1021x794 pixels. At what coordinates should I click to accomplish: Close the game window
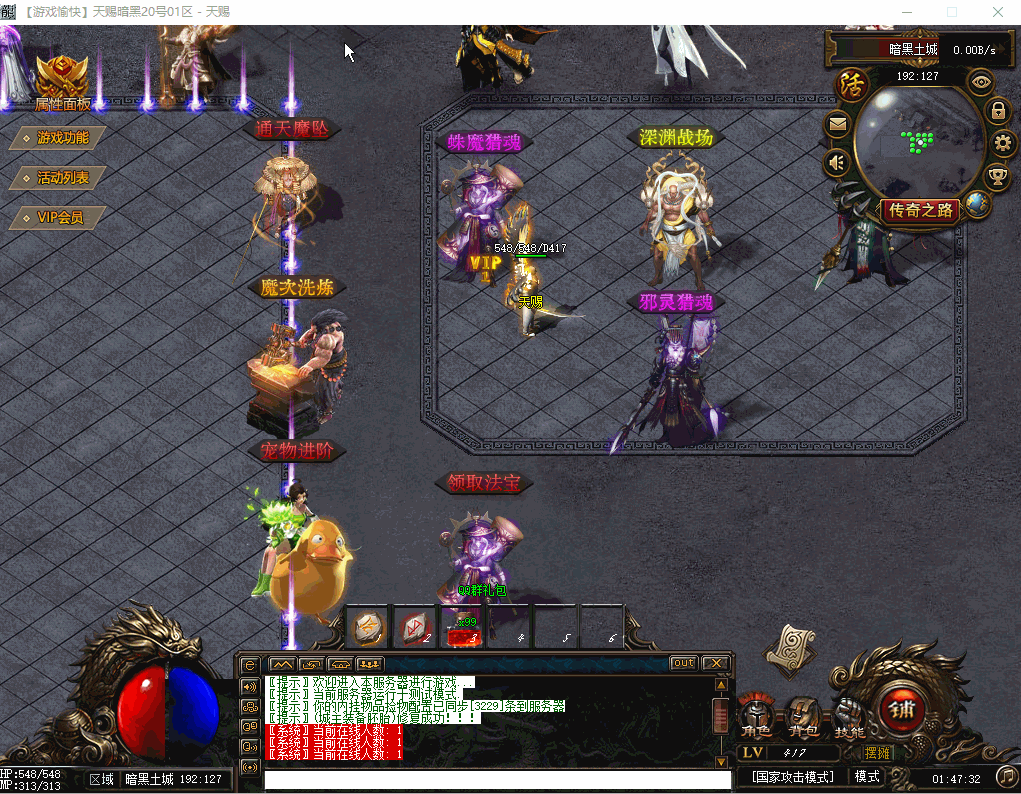[x=997, y=12]
